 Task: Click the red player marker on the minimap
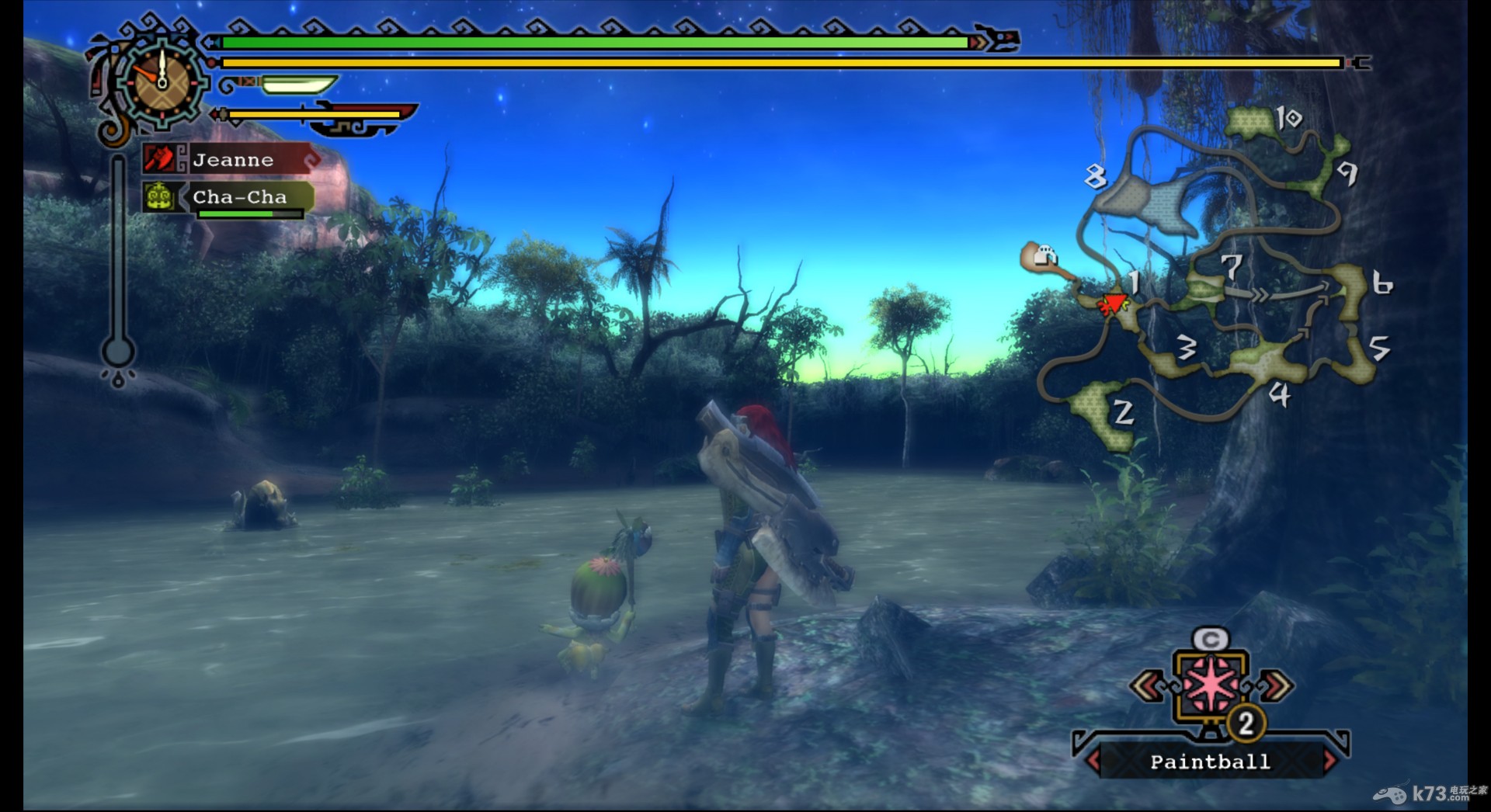pos(1114,304)
